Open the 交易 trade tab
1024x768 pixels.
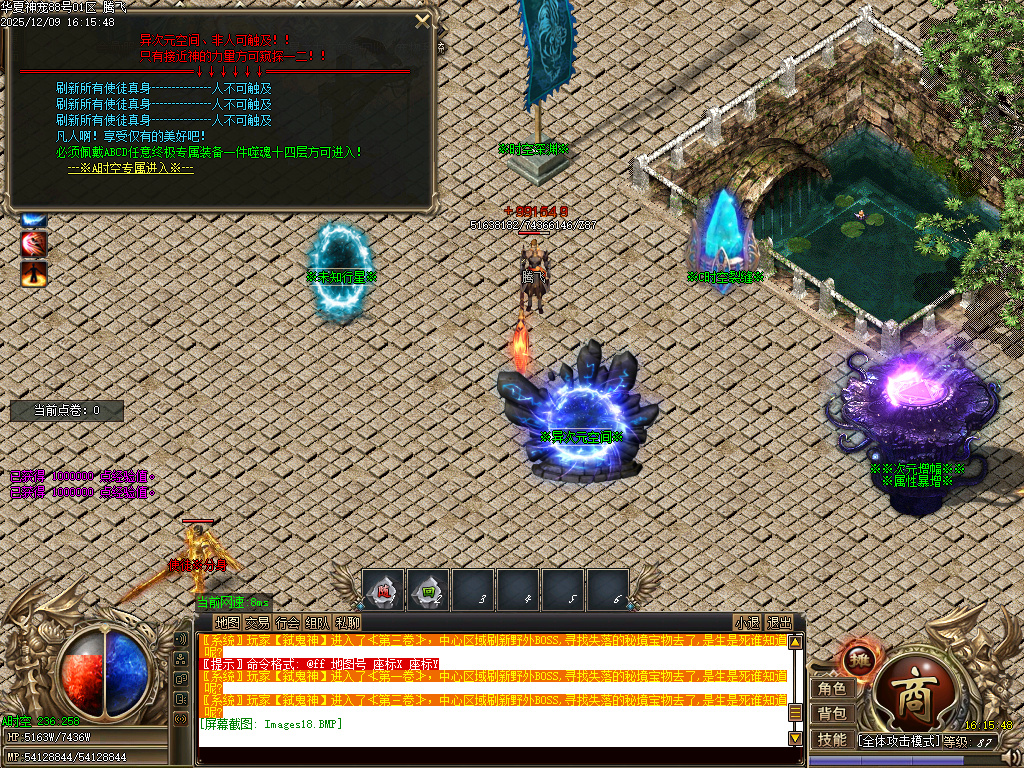tap(257, 622)
